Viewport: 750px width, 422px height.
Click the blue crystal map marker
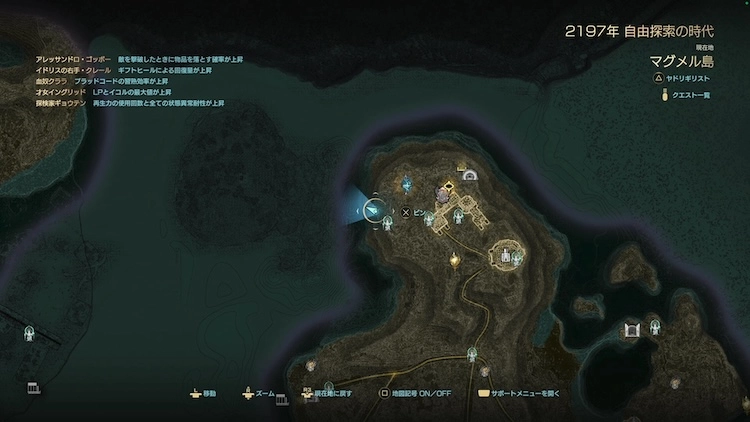click(x=408, y=183)
